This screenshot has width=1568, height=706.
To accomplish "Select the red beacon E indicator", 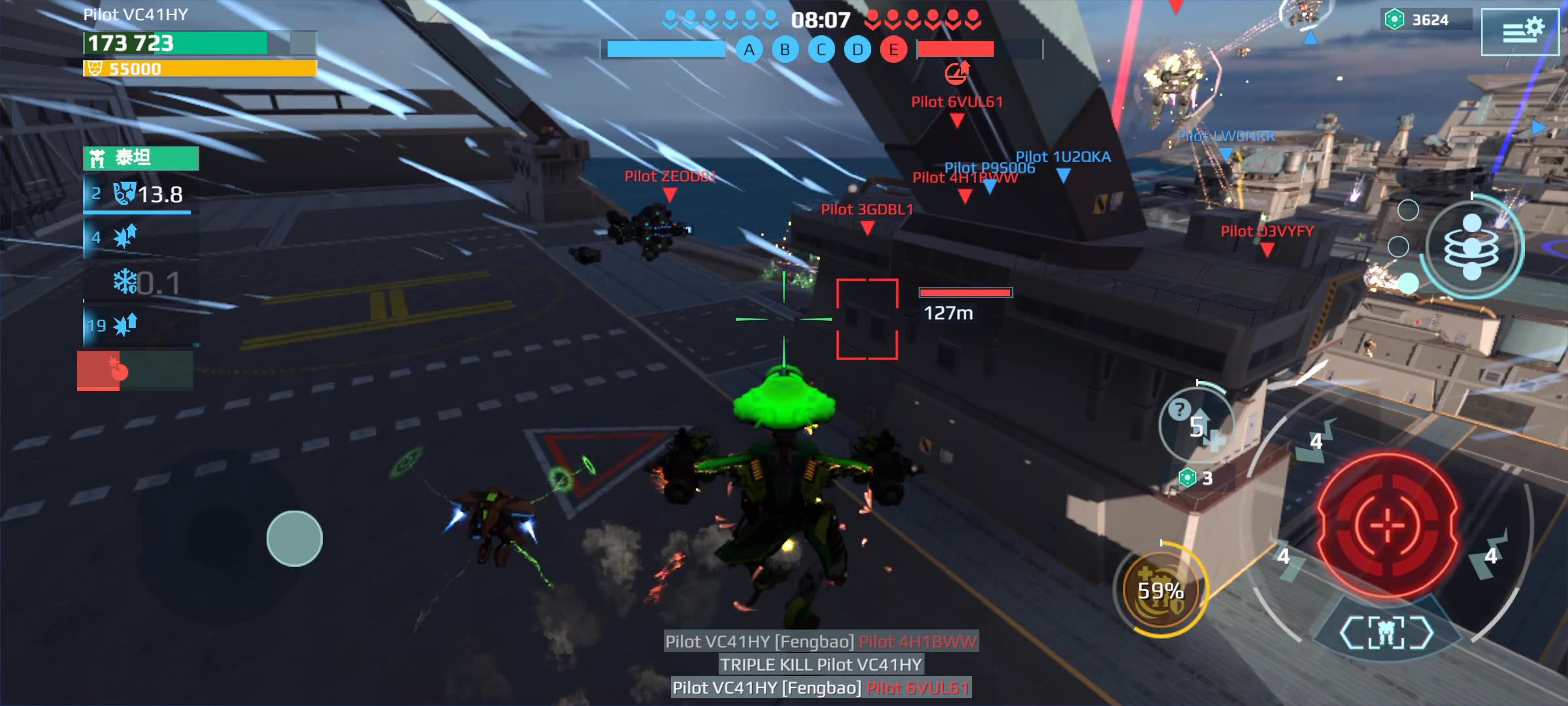I will (x=893, y=50).
